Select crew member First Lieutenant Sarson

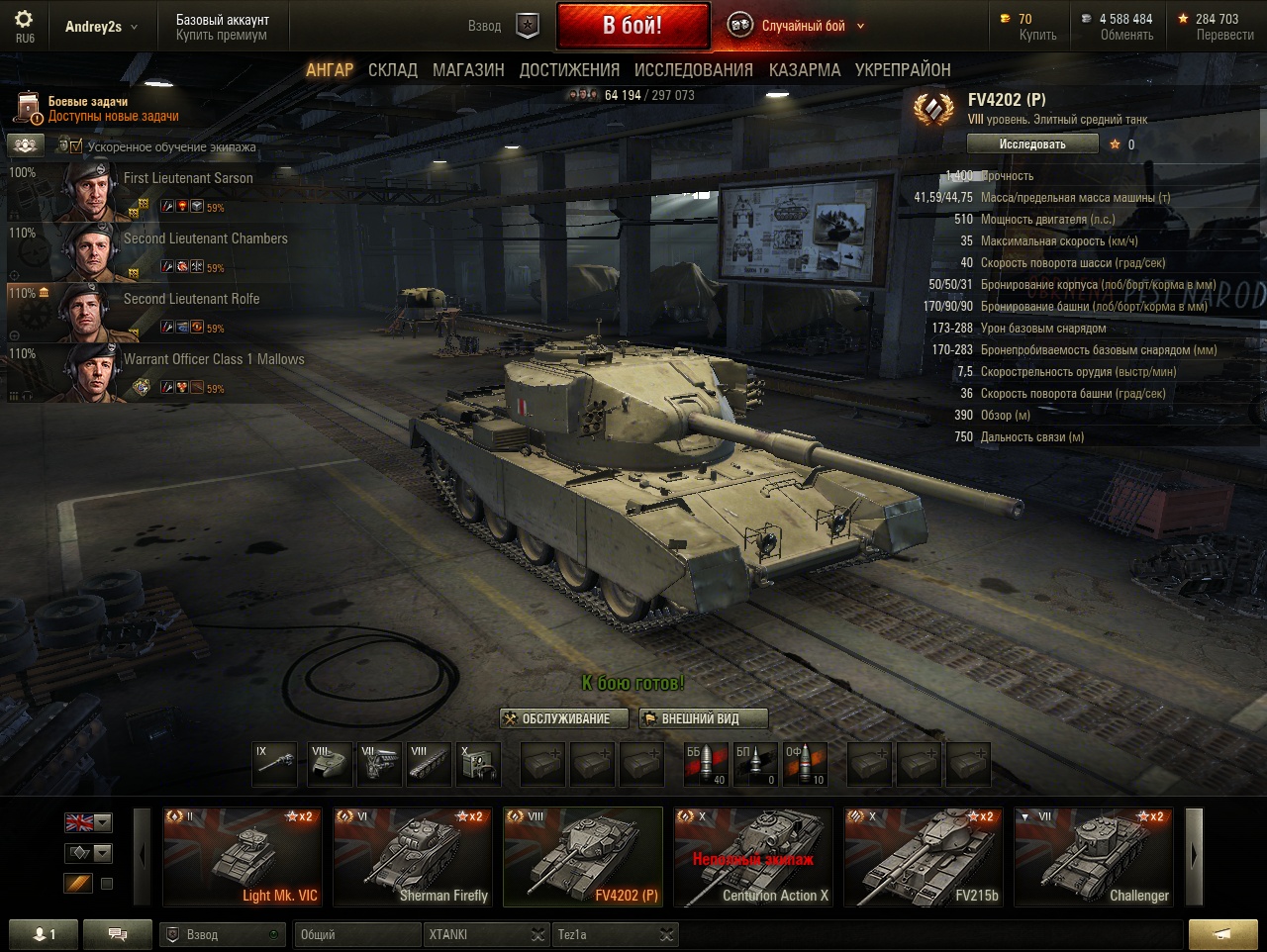click(188, 179)
